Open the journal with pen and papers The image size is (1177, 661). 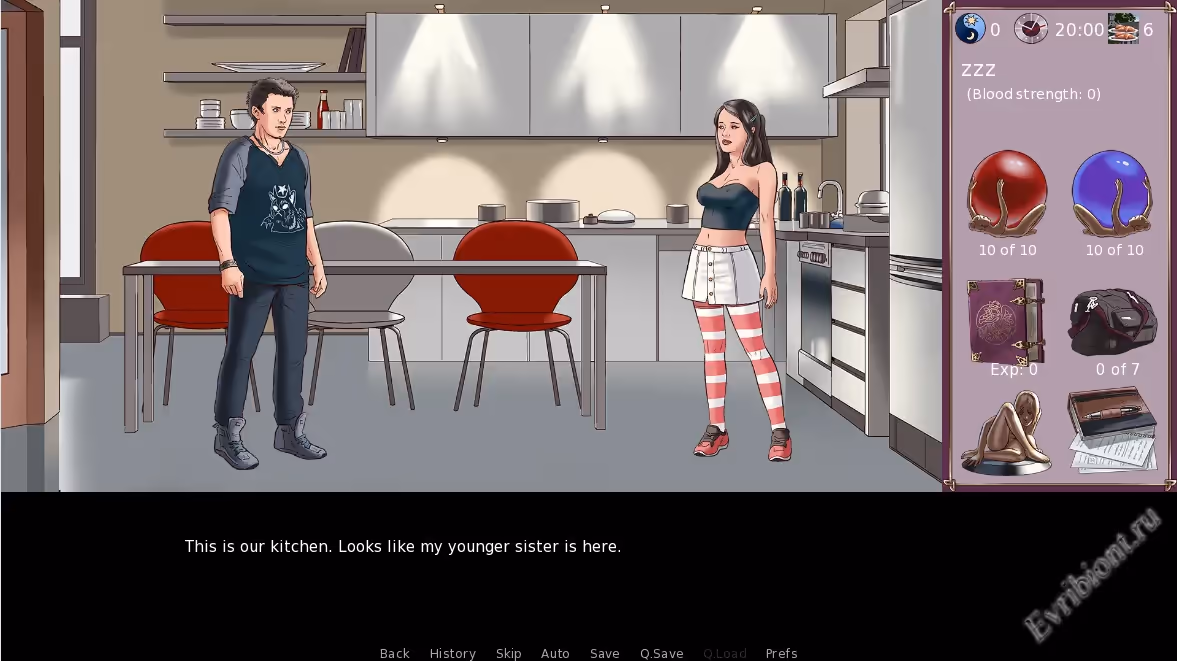pyautogui.click(x=1112, y=430)
